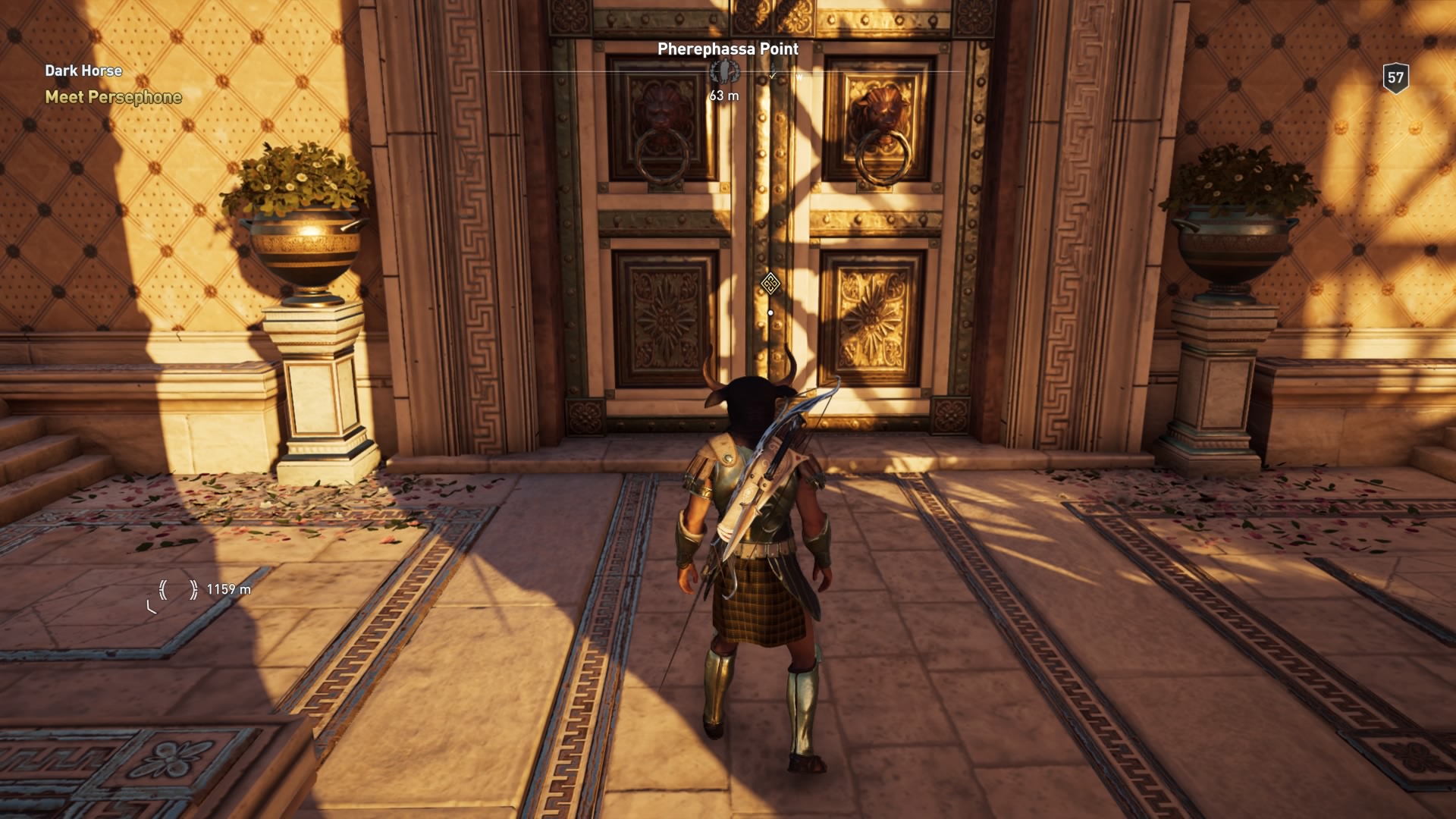This screenshot has width=1456, height=819.
Task: Toggle tracking of the Dark Horse quest
Action: pos(83,71)
